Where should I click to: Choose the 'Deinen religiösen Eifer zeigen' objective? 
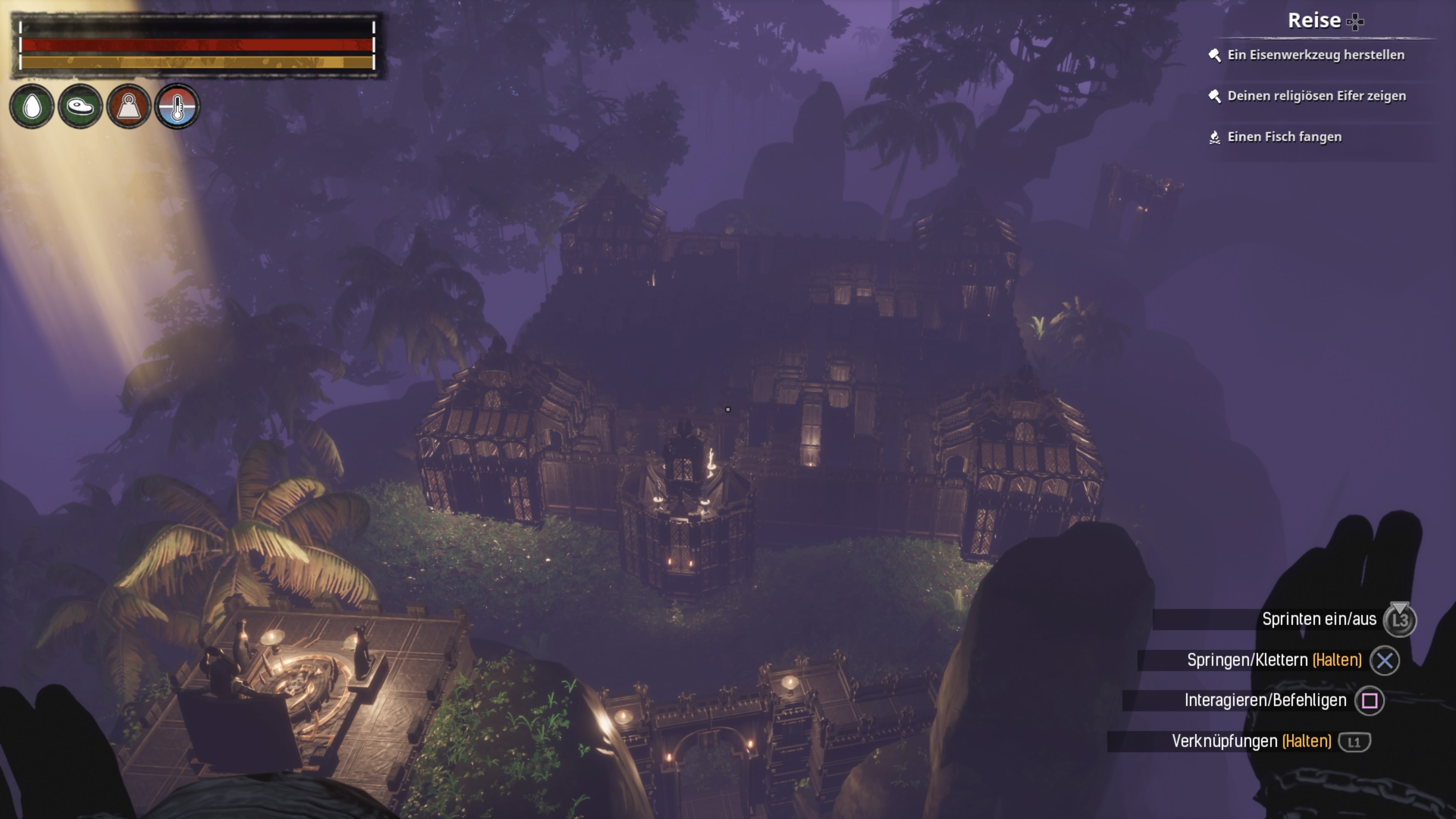click(x=1316, y=96)
